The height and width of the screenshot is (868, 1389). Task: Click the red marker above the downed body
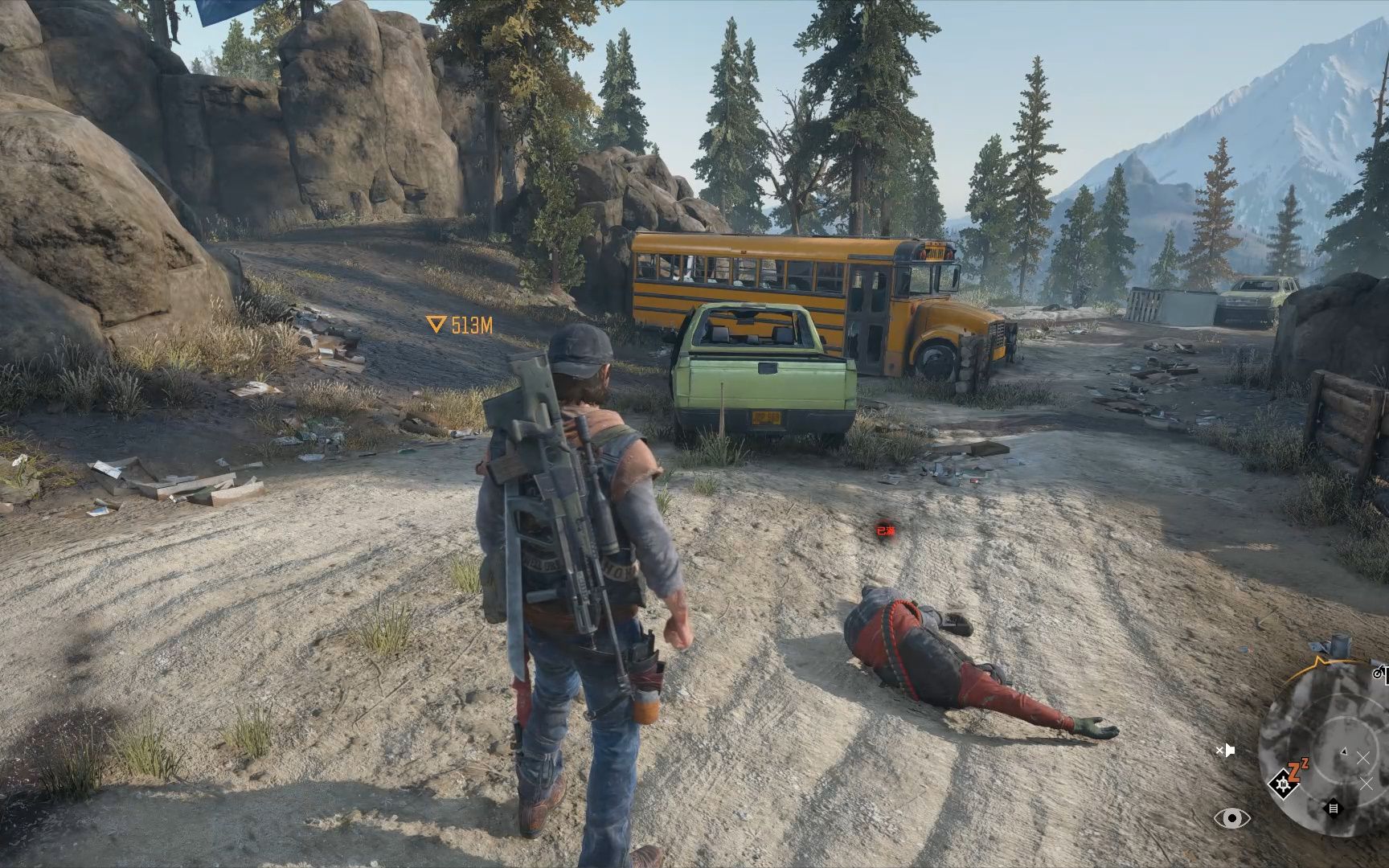[x=884, y=530]
